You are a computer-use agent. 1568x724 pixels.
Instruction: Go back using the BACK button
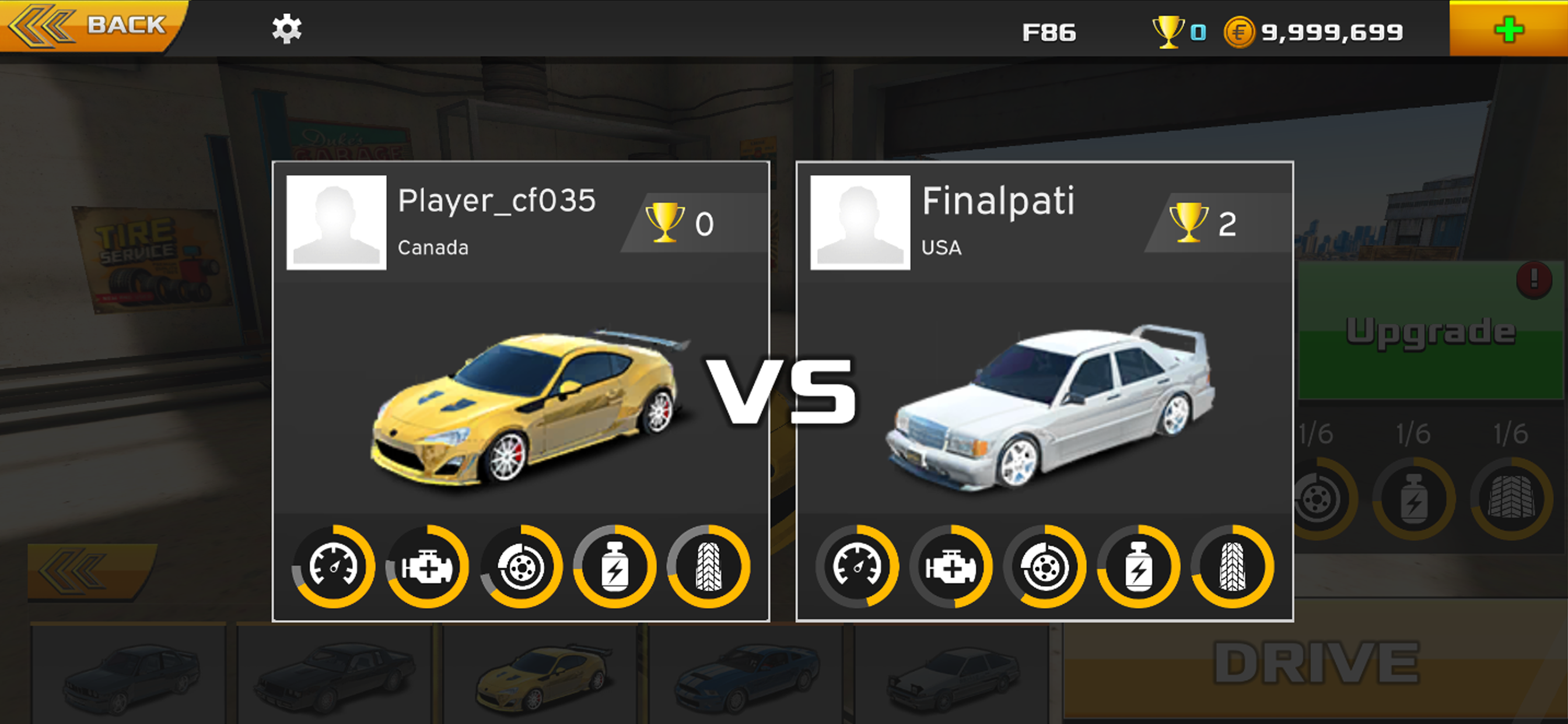(92, 26)
